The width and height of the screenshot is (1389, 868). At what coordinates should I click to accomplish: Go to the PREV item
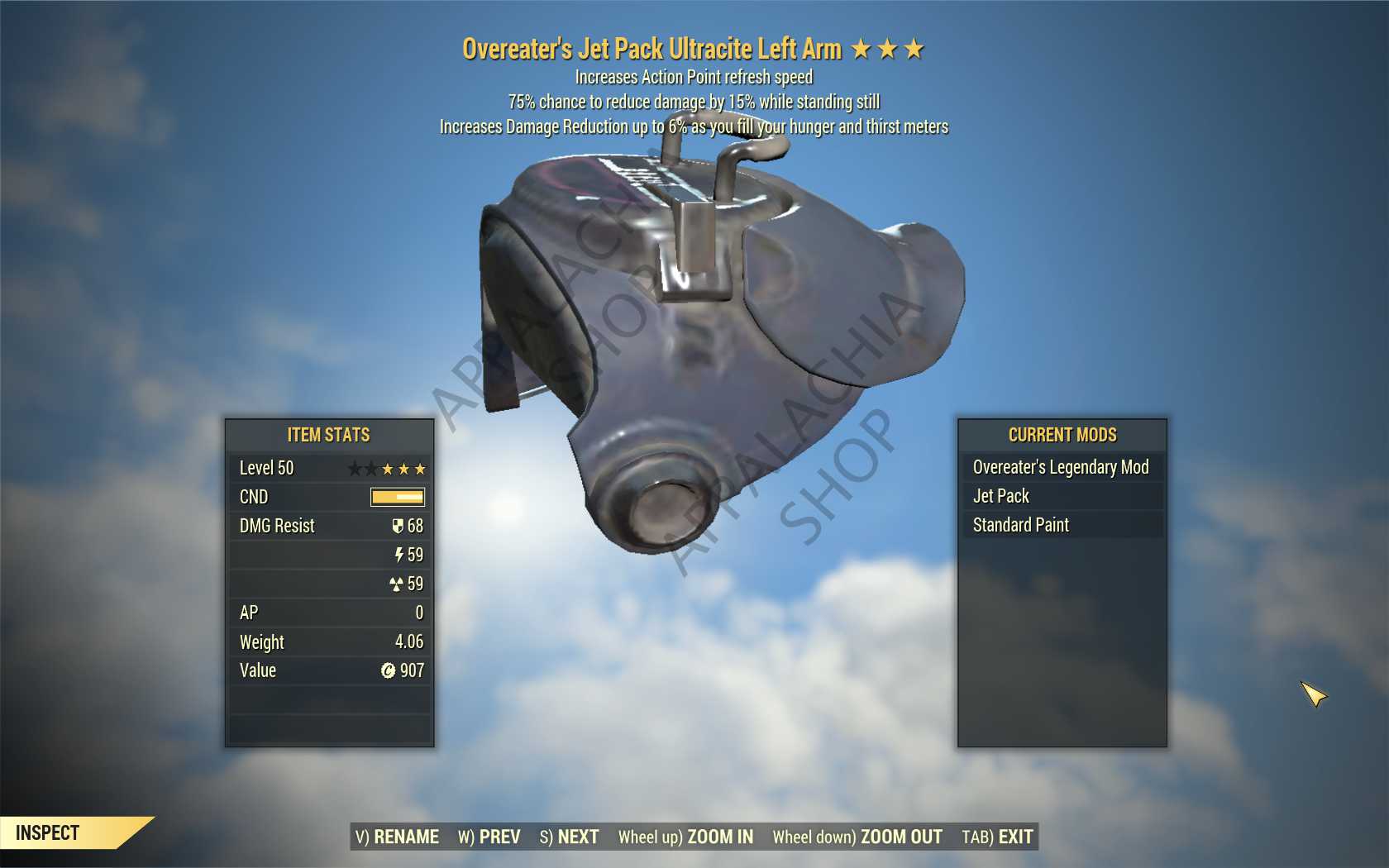tap(489, 837)
